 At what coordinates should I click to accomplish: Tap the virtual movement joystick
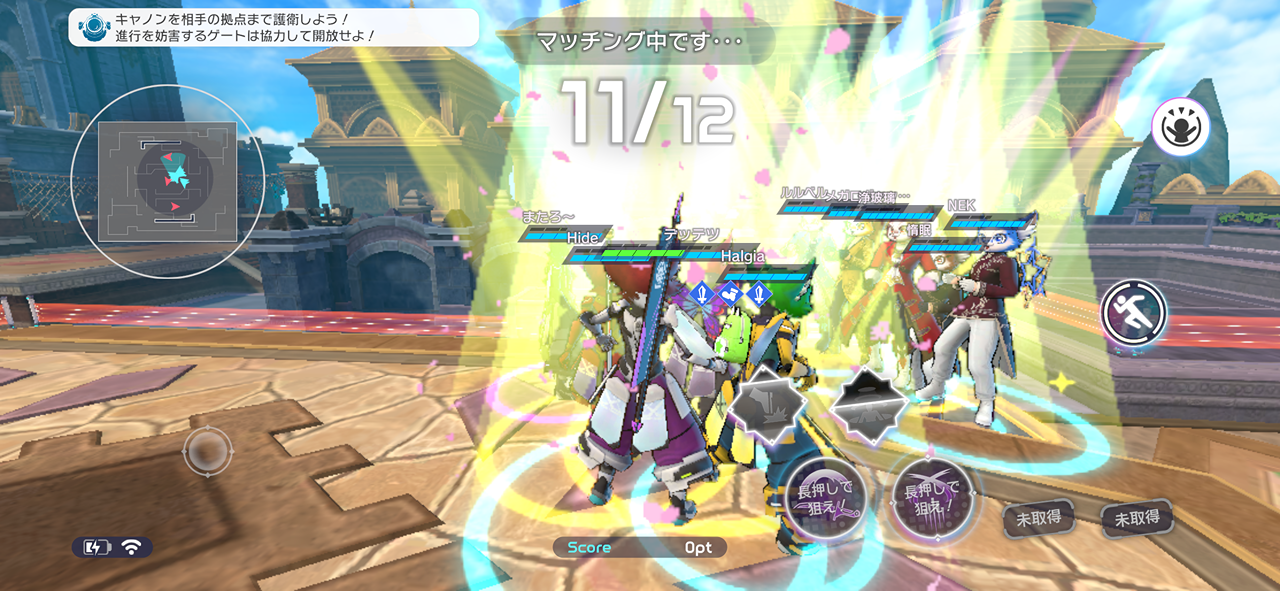(x=207, y=452)
